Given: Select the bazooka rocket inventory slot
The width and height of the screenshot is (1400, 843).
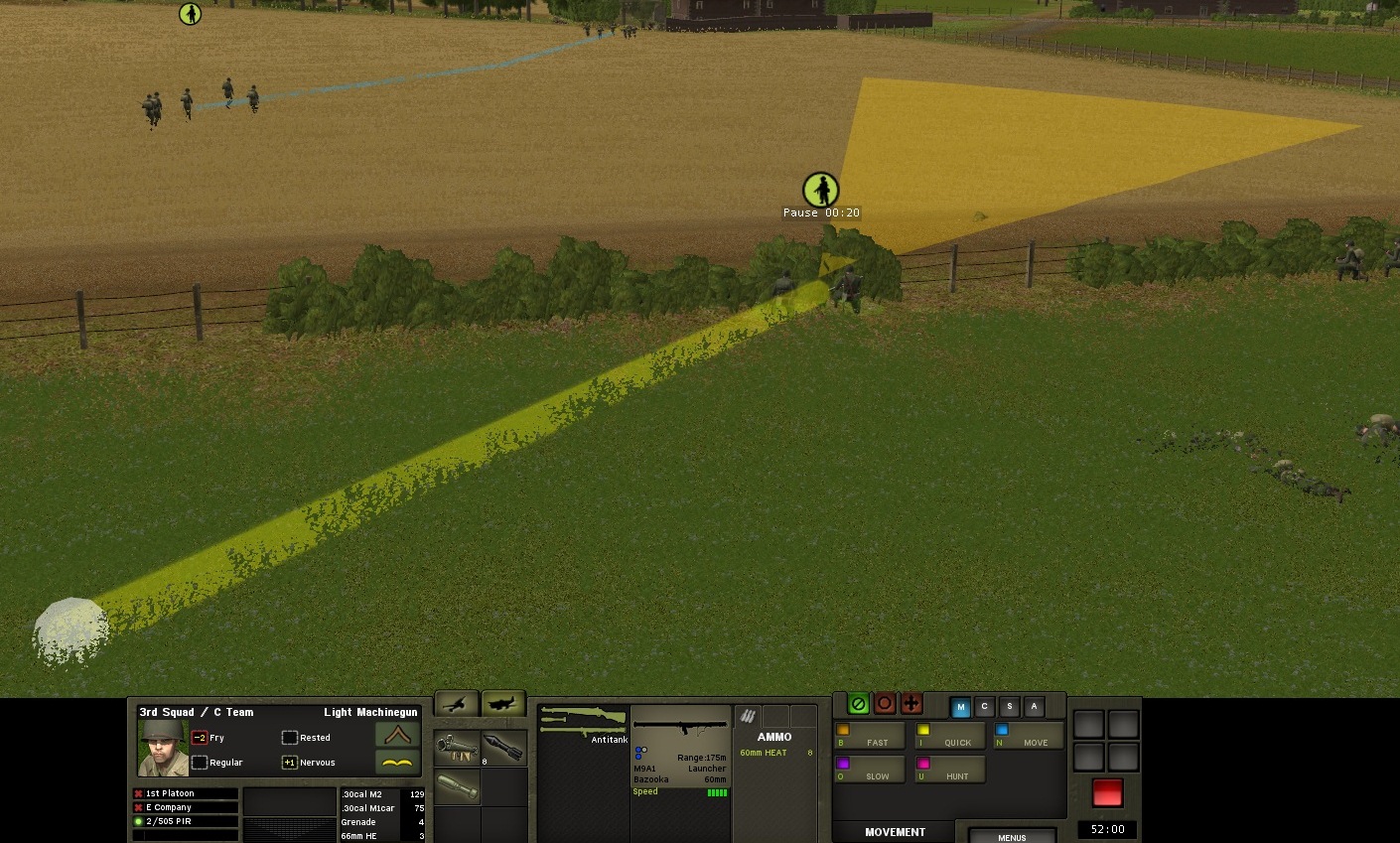Looking at the screenshot, I should pyautogui.click(x=504, y=748).
